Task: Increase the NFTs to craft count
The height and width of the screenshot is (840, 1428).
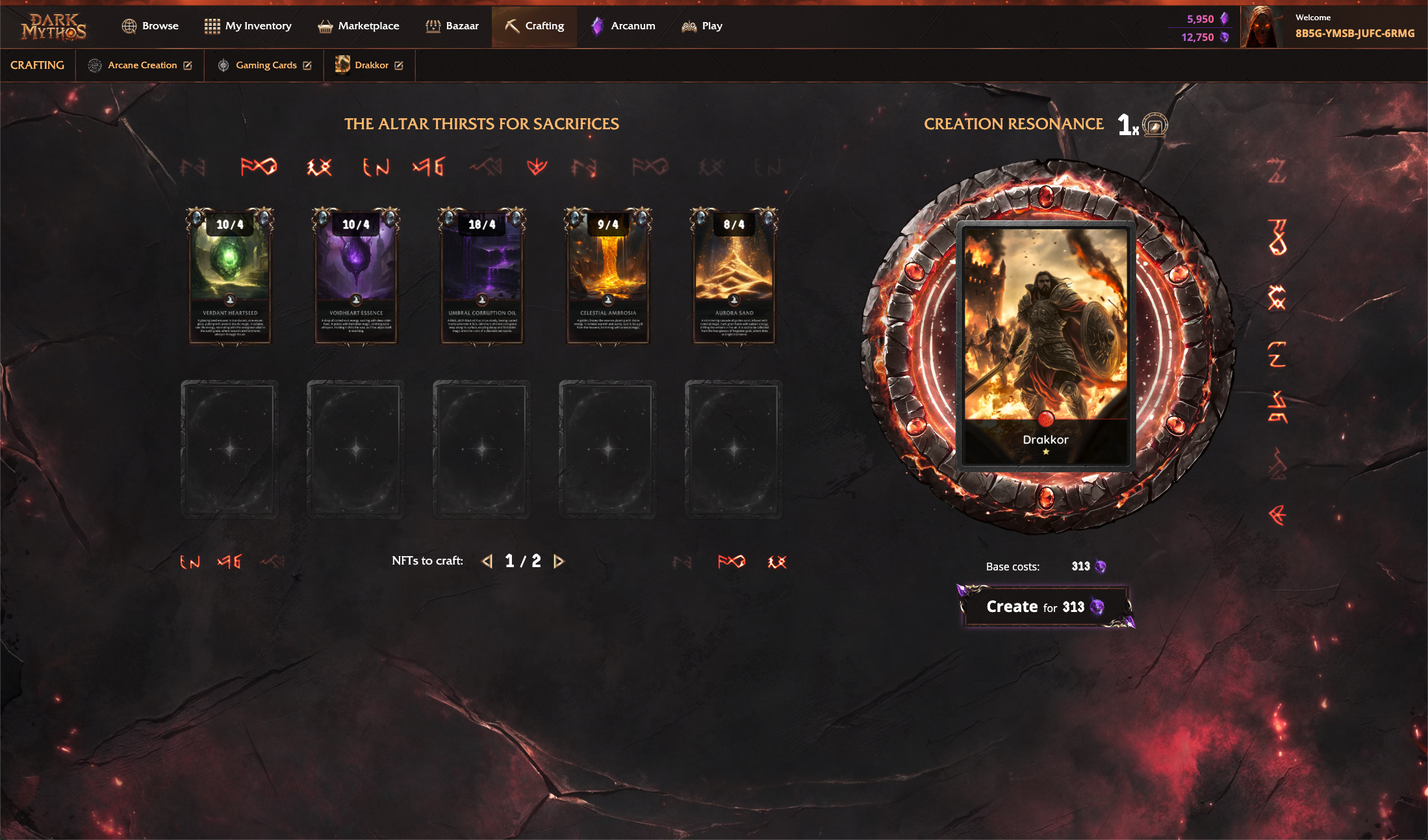Action: click(559, 561)
